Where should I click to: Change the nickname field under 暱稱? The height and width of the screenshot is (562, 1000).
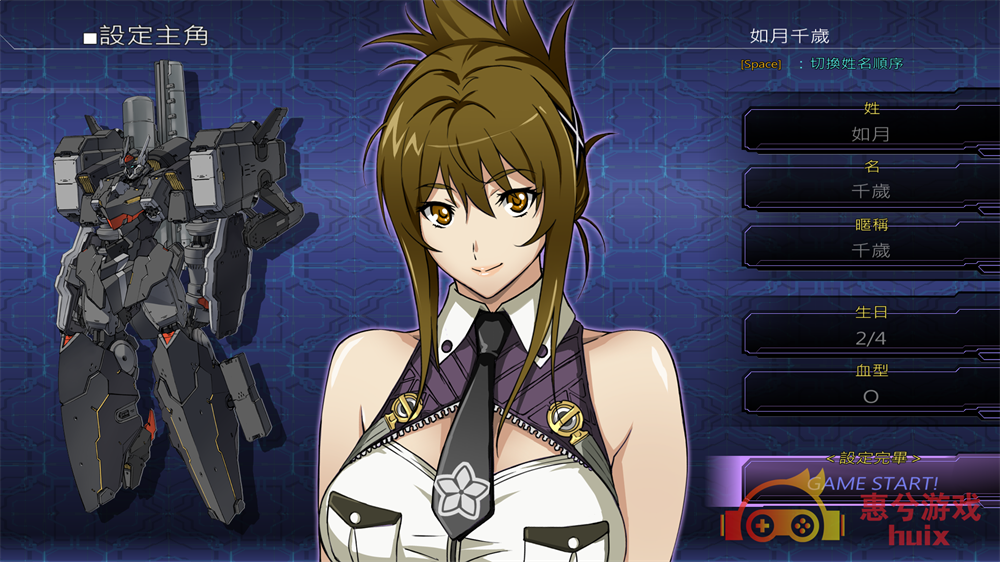870,250
